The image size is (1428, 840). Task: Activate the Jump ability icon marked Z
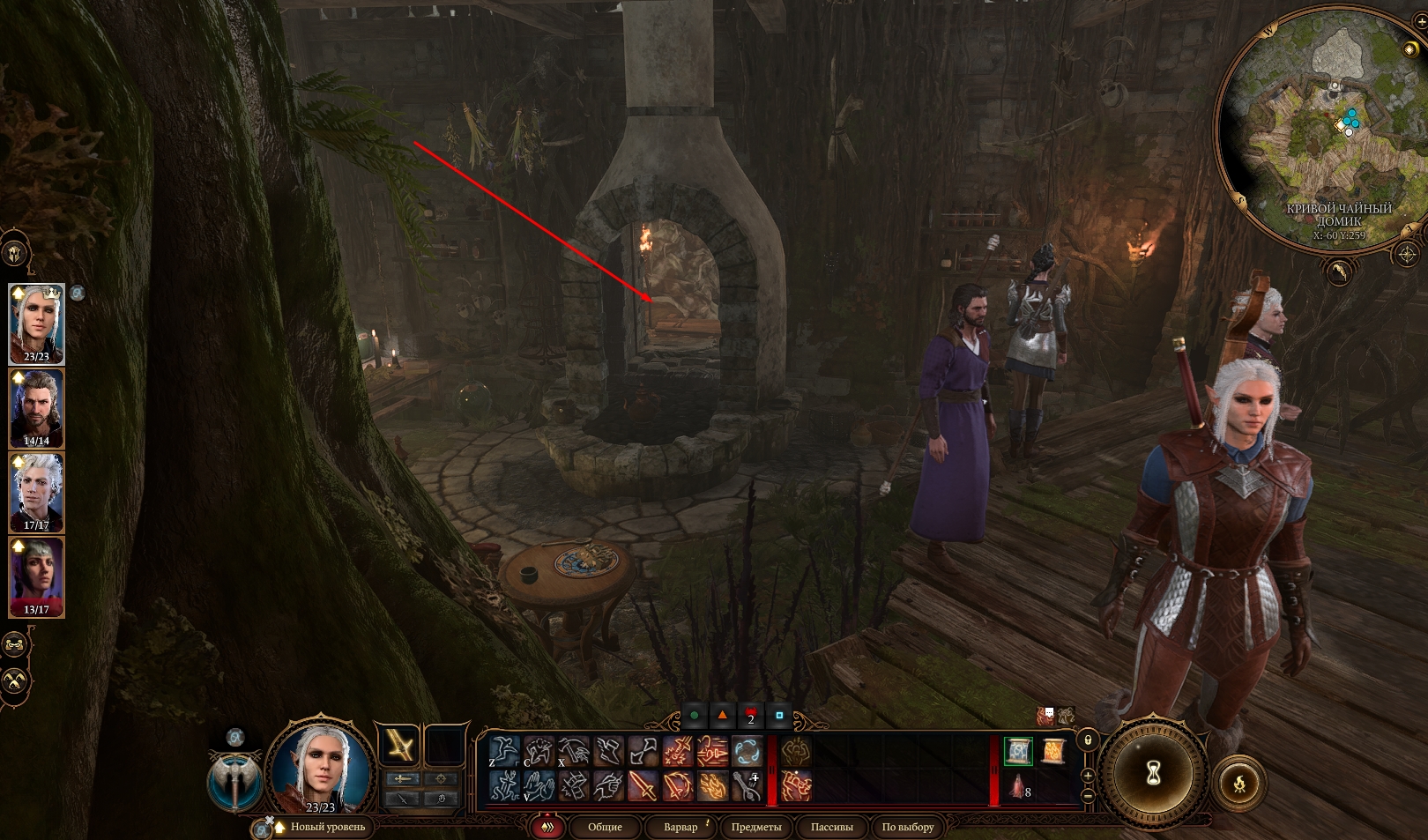click(x=503, y=751)
